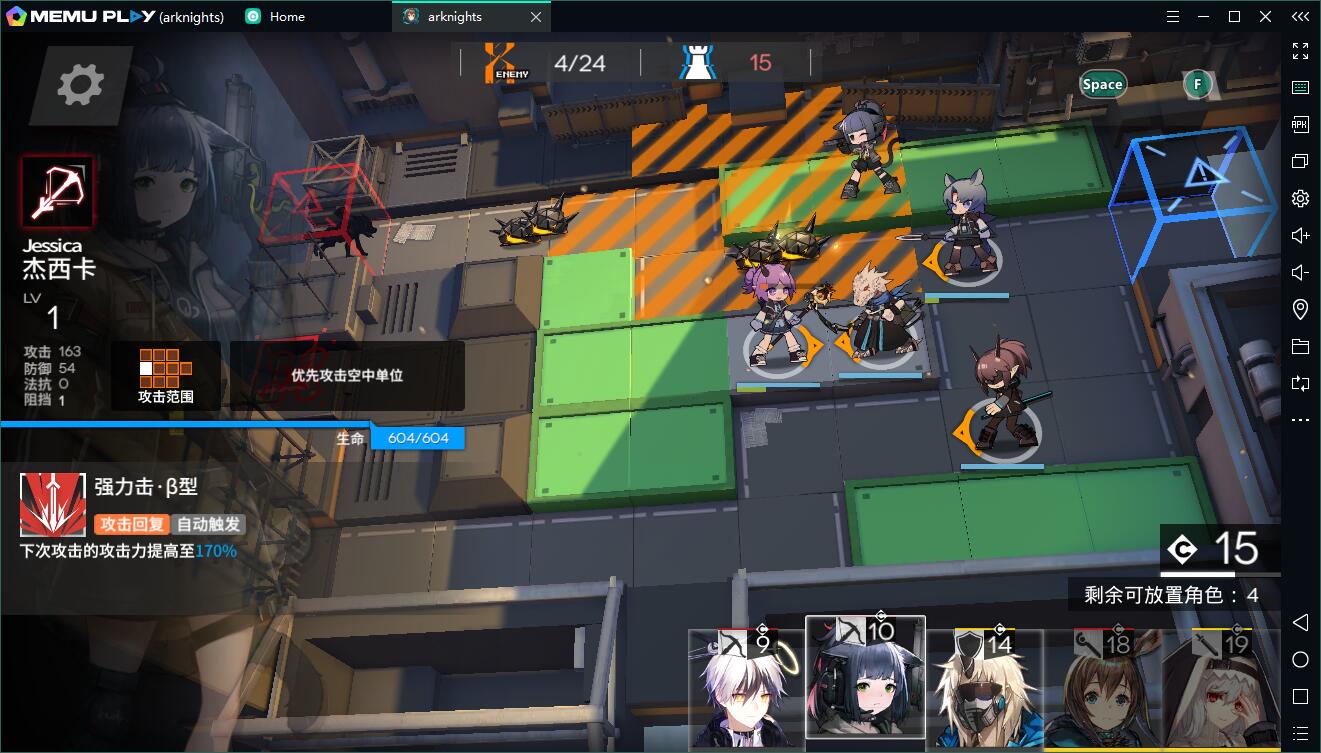Click Jessica's sniper class icon
Viewport: 1321px width, 753px height.
click(x=58, y=191)
